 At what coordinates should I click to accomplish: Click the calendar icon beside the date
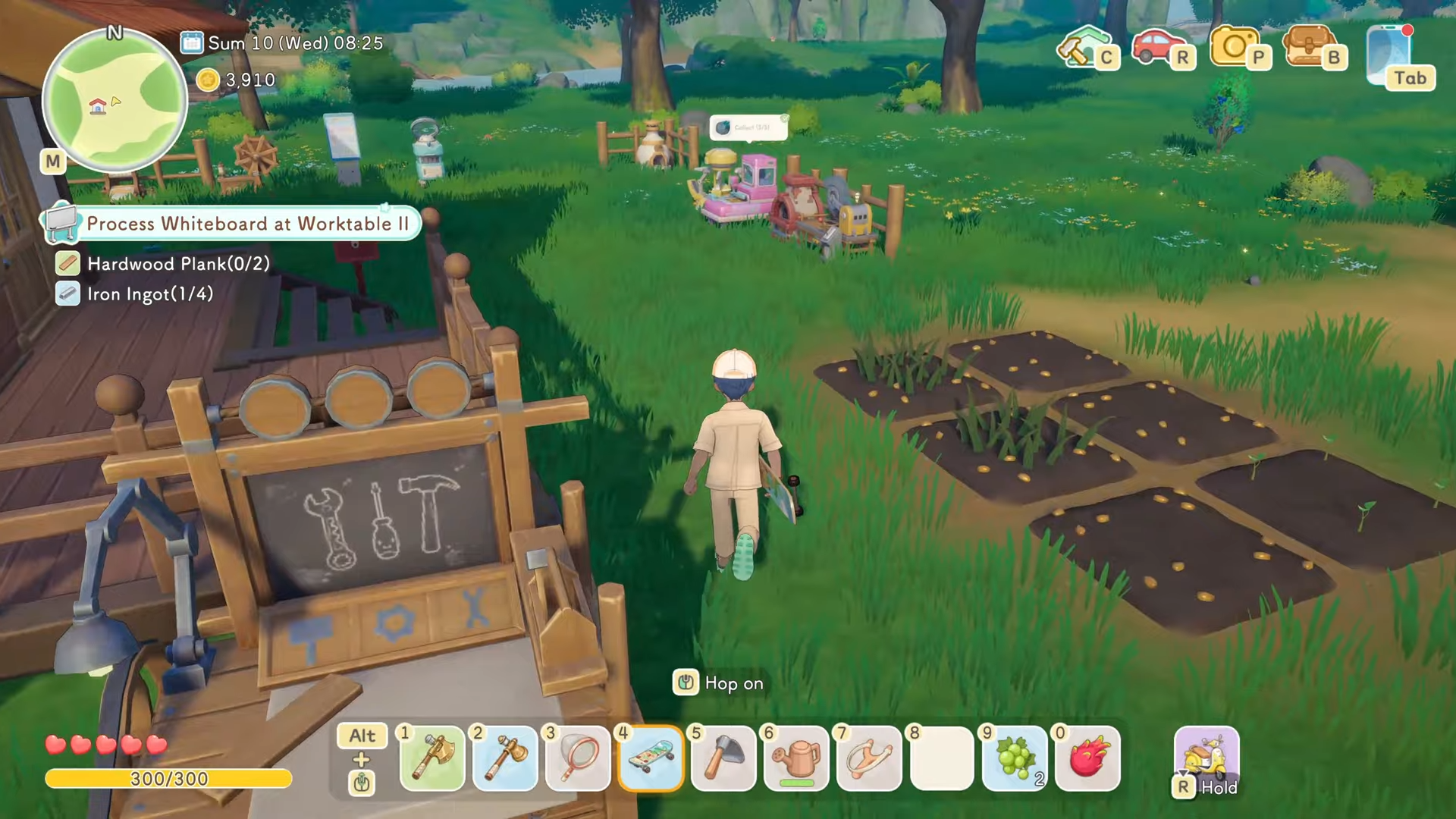pyautogui.click(x=191, y=42)
